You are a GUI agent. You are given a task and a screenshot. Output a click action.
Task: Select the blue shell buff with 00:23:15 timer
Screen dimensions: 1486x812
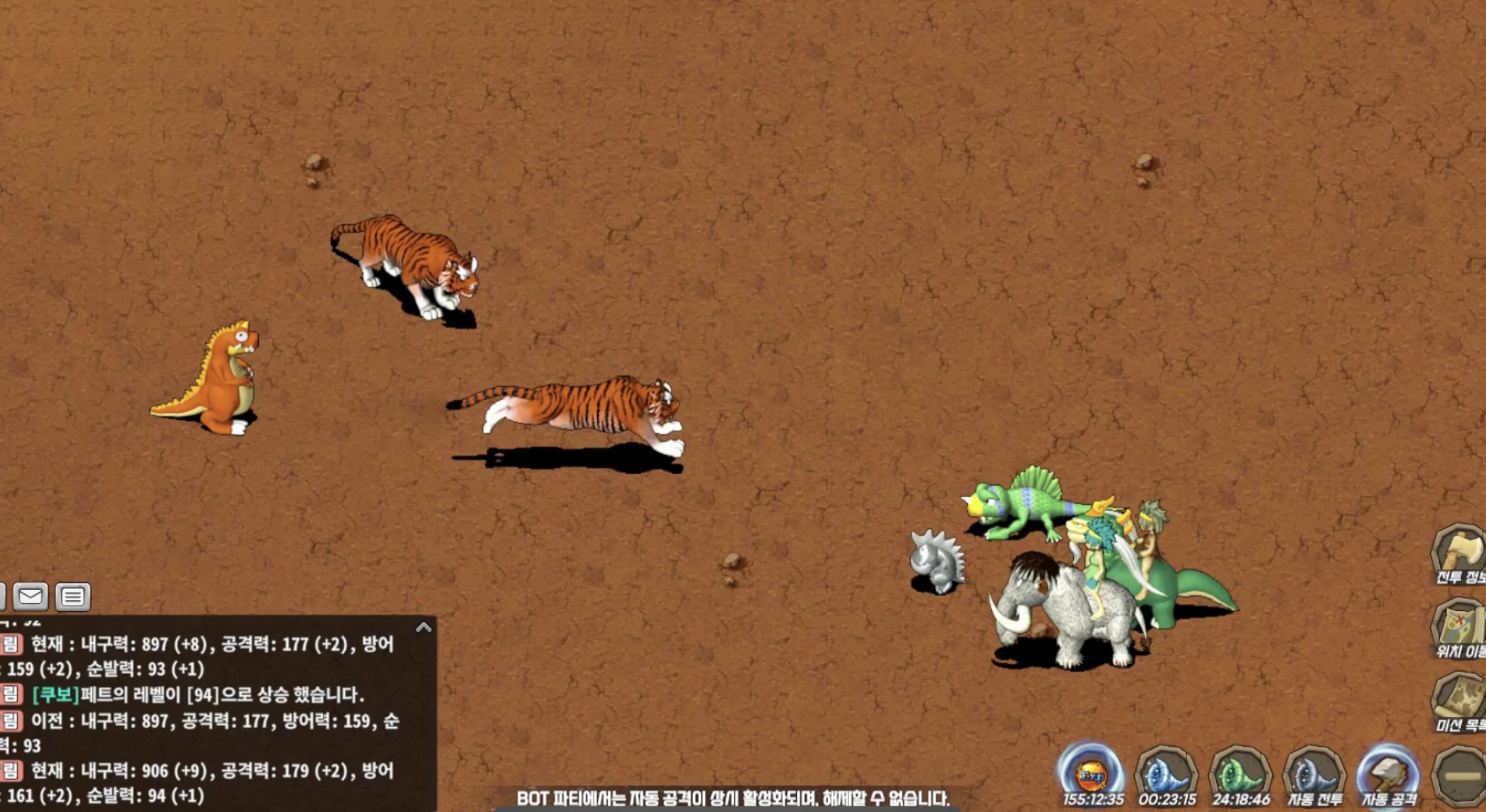tap(1166, 773)
